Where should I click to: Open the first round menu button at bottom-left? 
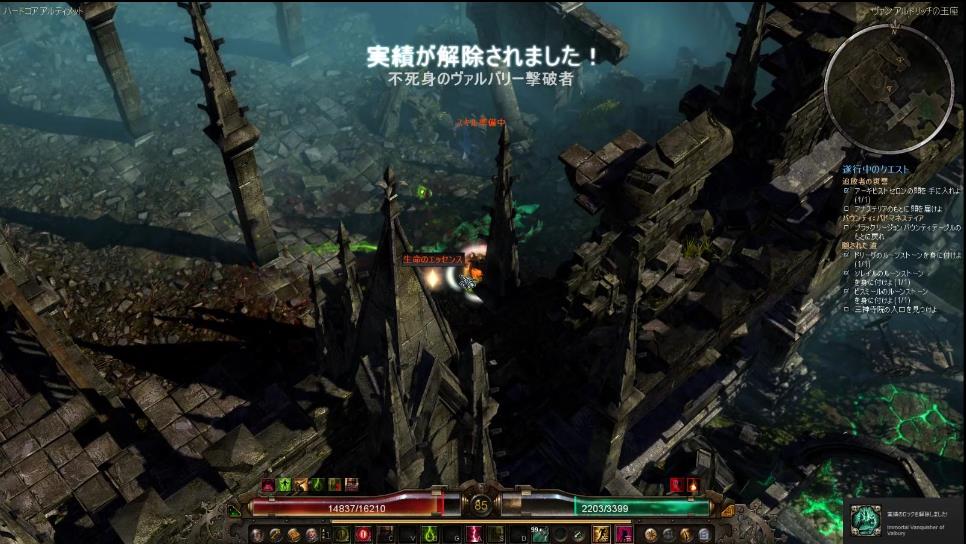tap(256, 534)
